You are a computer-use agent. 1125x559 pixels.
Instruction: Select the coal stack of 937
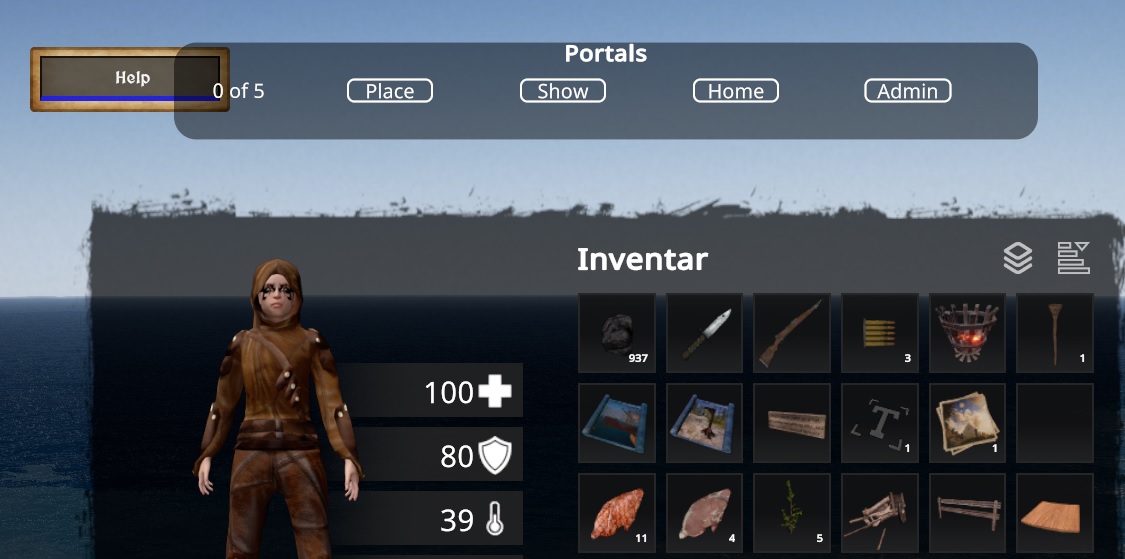pyautogui.click(x=617, y=333)
